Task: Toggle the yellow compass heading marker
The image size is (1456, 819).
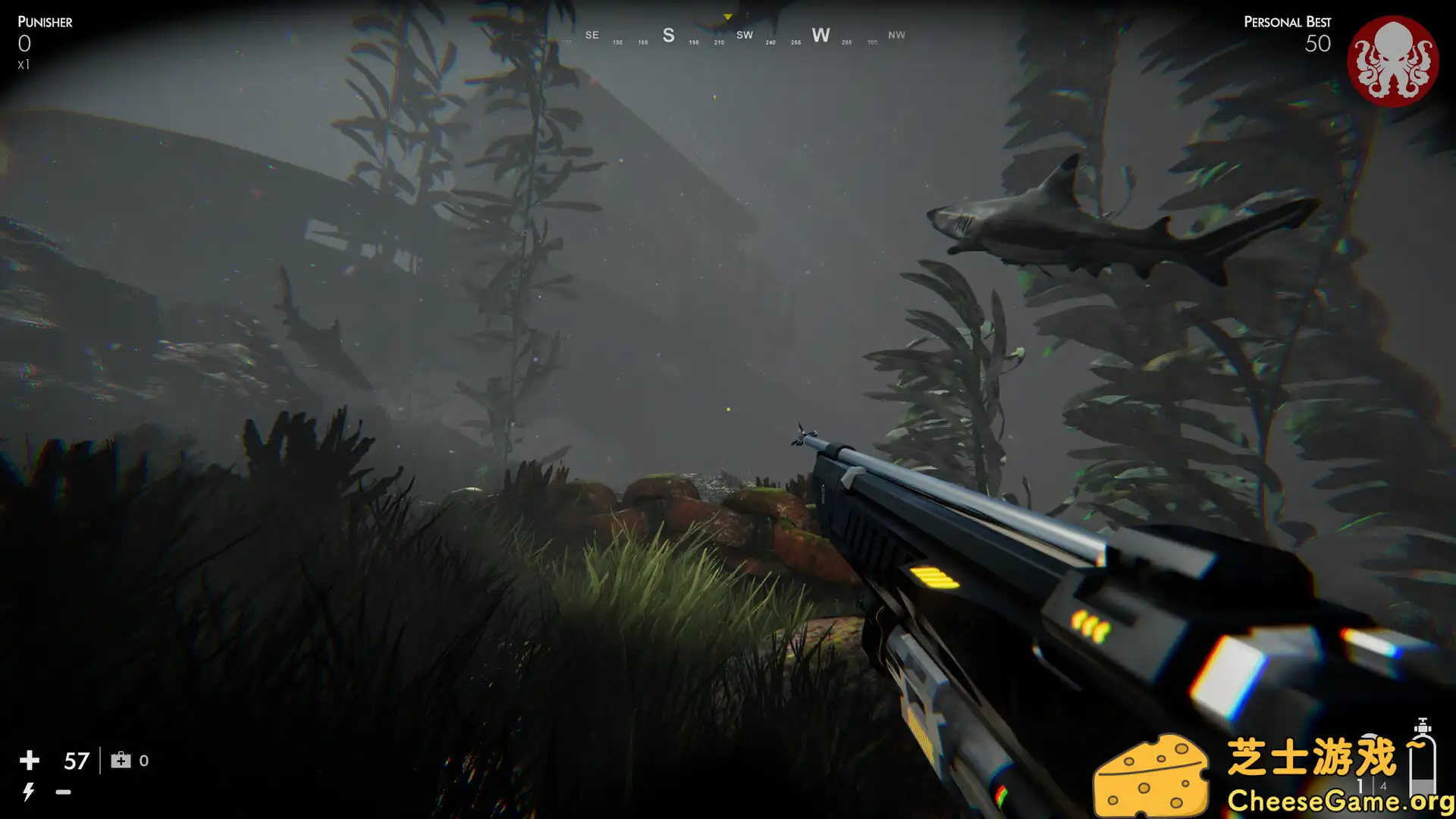Action: (x=726, y=14)
